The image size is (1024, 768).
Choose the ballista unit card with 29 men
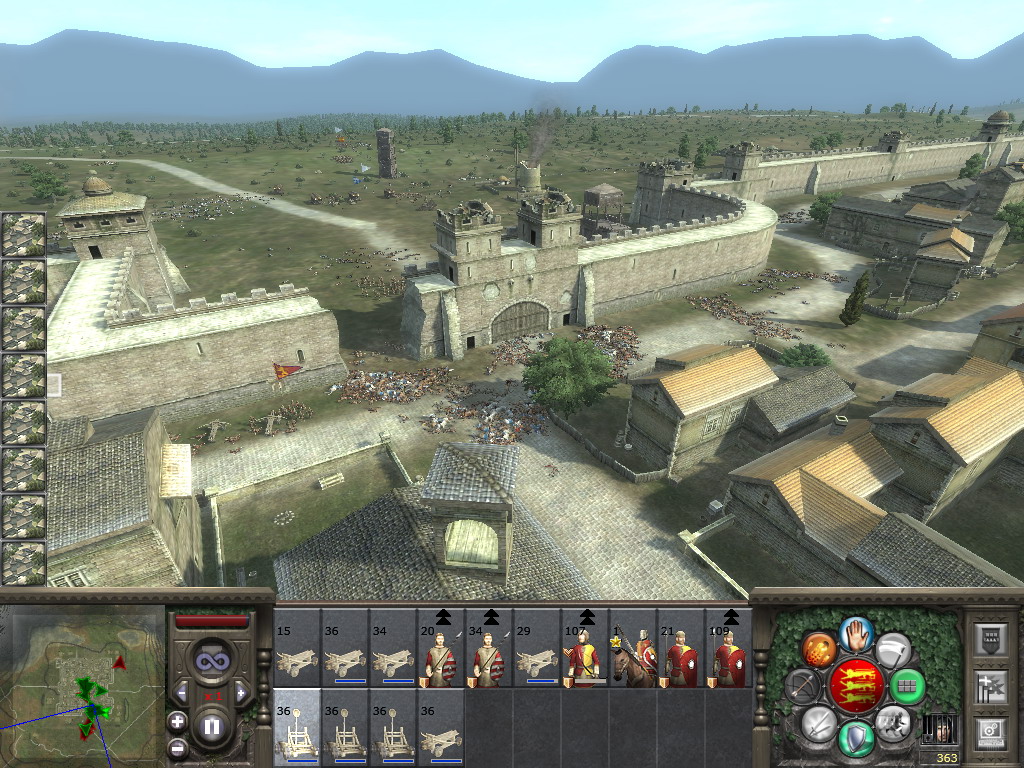(x=537, y=649)
